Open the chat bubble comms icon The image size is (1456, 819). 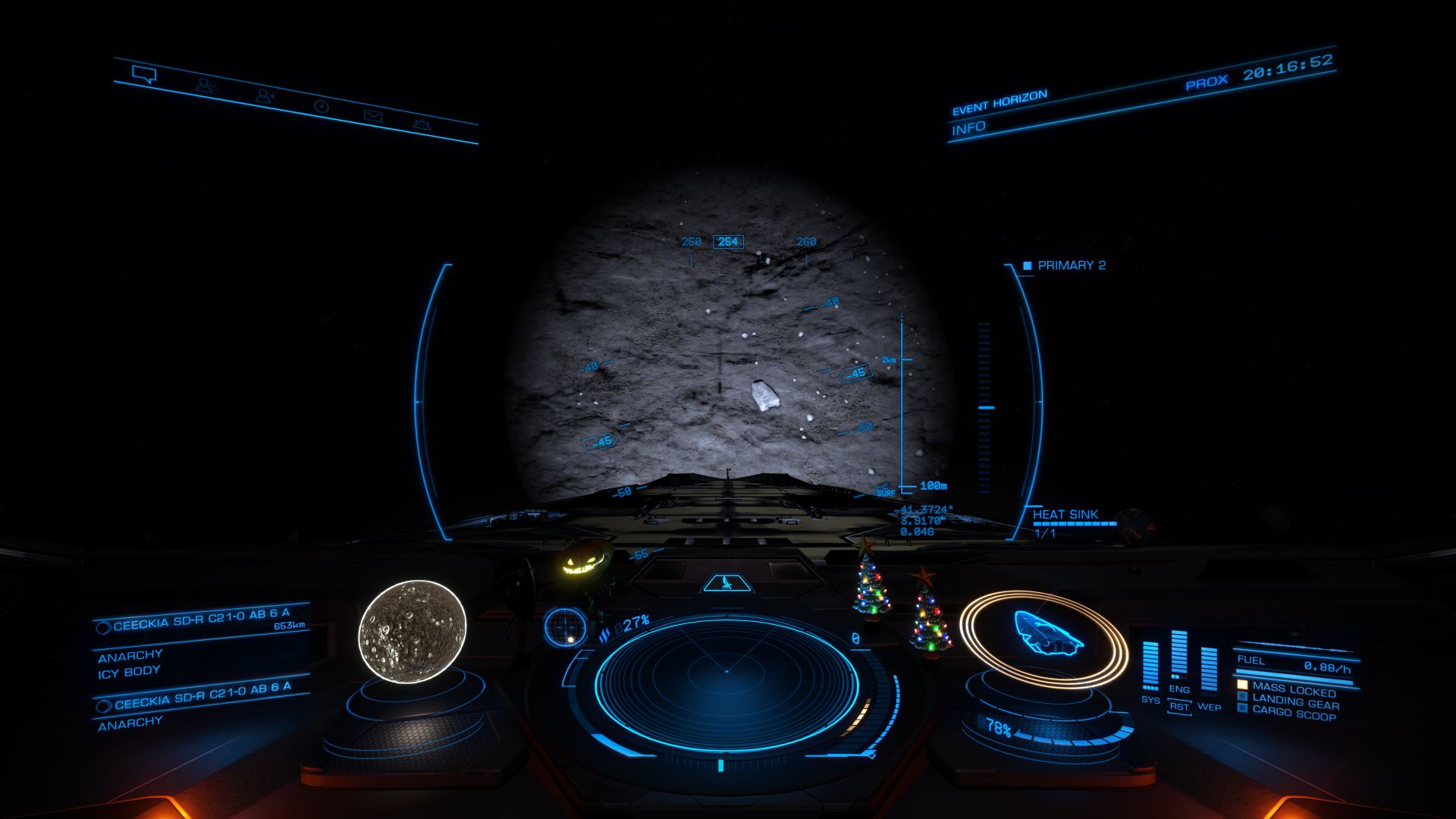(143, 74)
